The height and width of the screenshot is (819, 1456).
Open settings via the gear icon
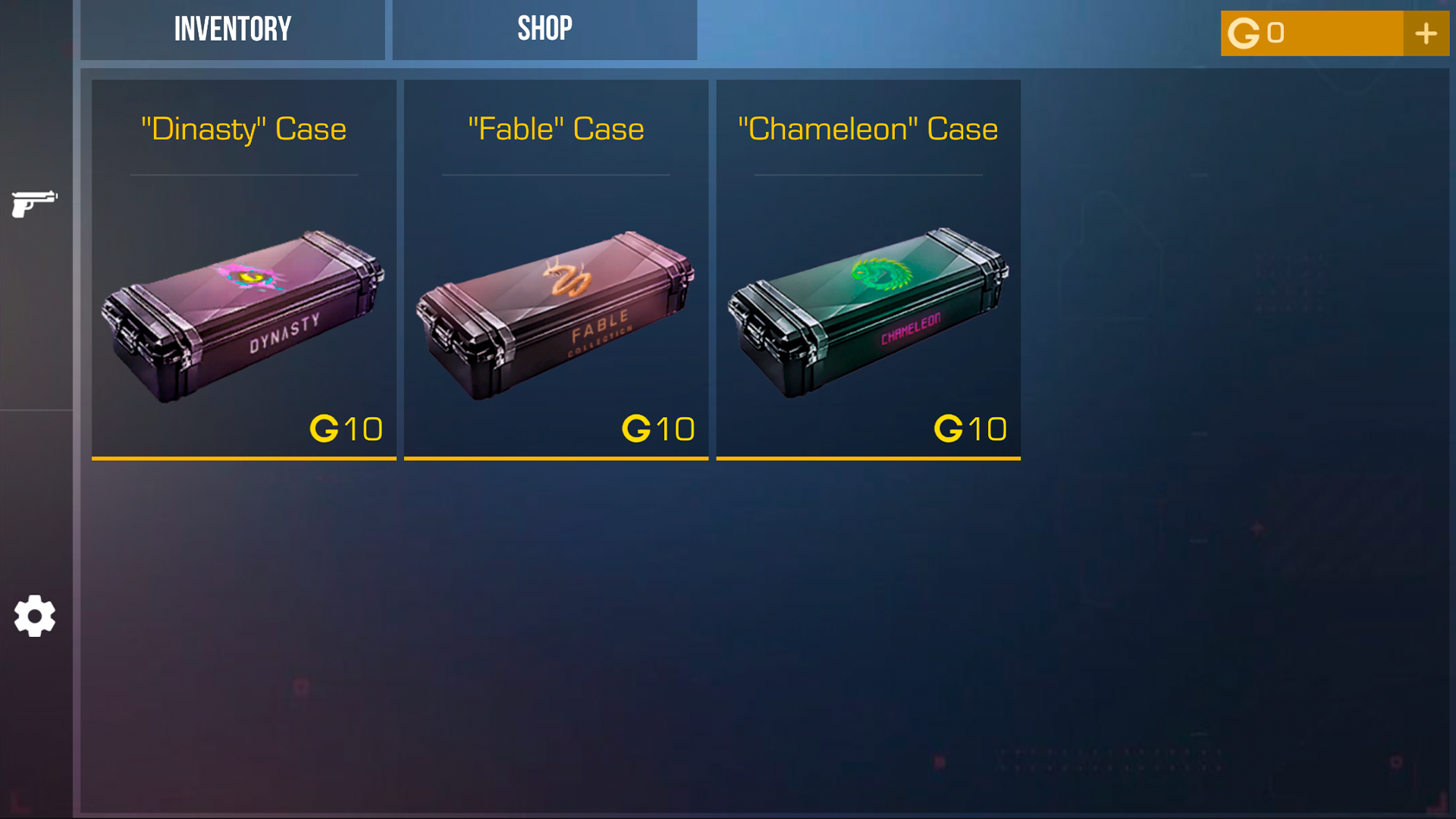[34, 617]
